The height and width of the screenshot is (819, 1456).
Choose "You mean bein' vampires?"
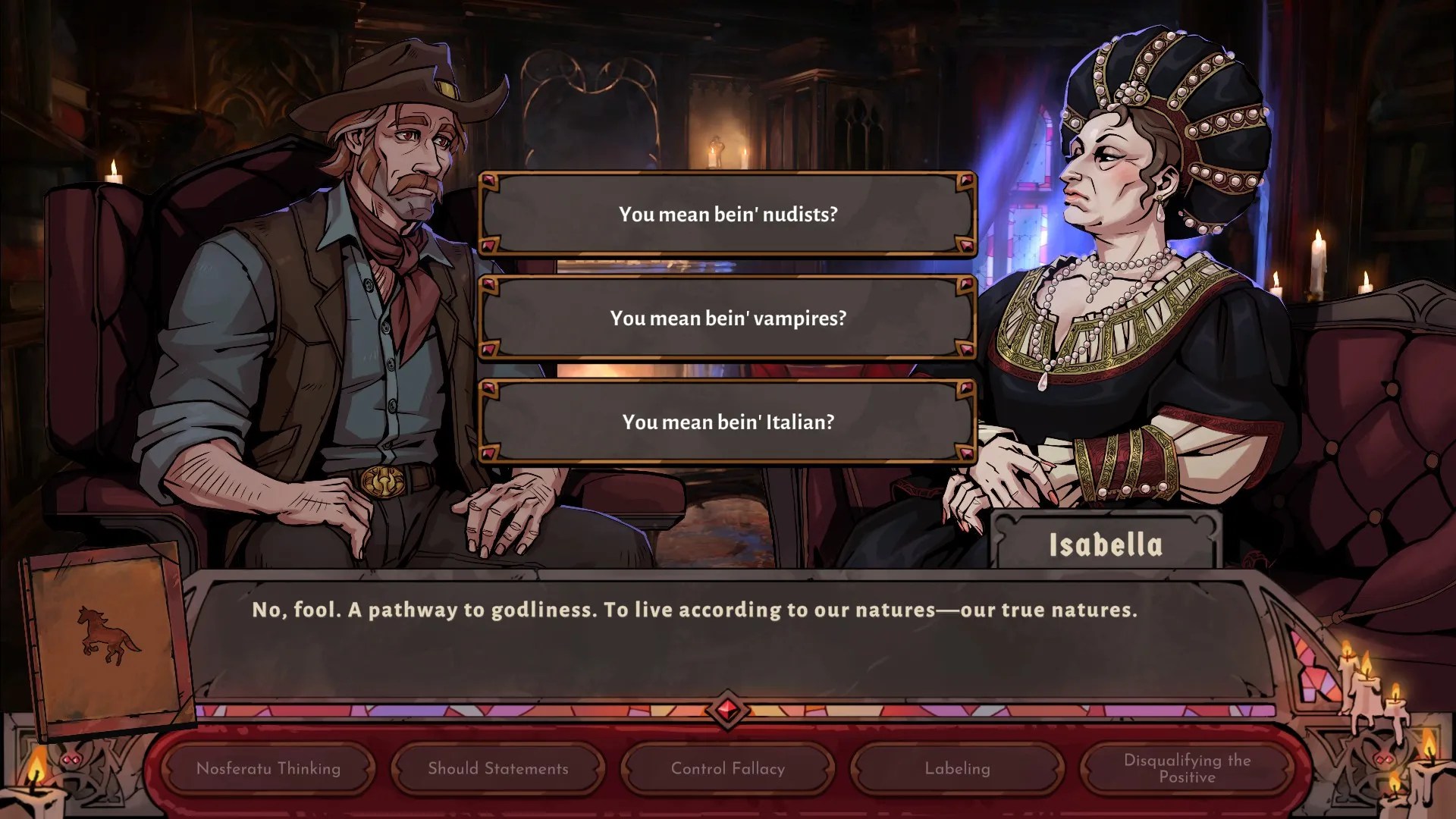click(x=726, y=318)
